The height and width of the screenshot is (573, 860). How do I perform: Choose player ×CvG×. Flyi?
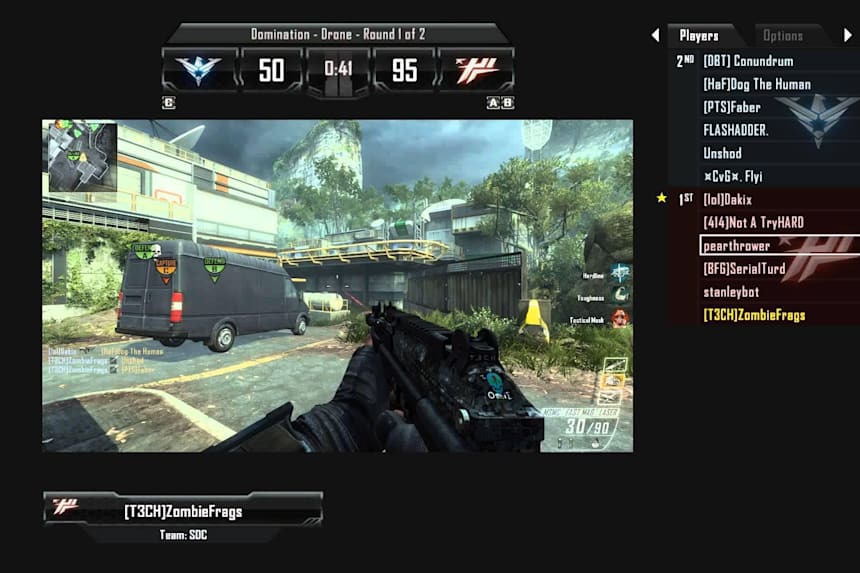(733, 177)
